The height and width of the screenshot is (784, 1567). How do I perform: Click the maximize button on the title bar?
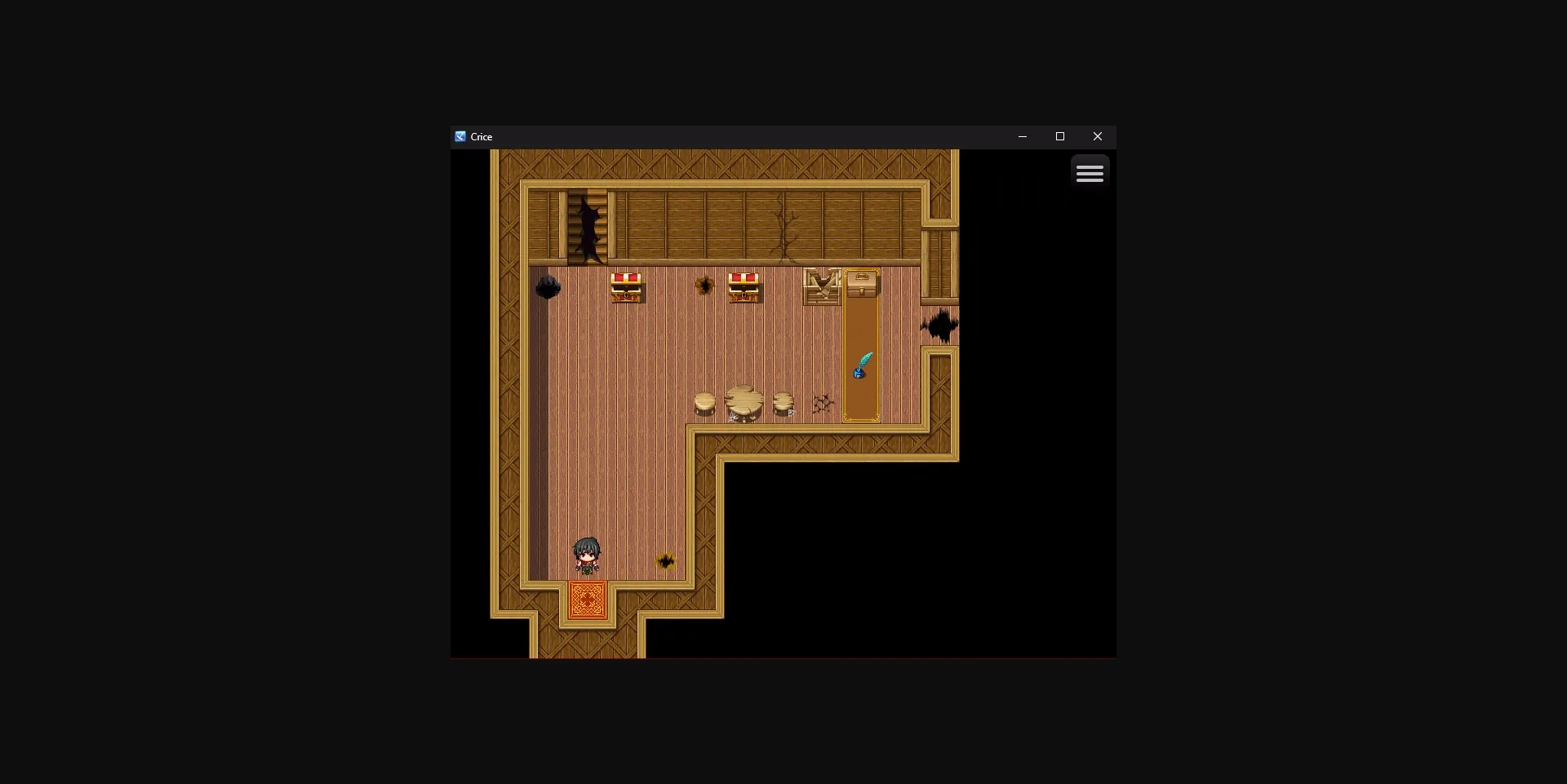[1059, 136]
